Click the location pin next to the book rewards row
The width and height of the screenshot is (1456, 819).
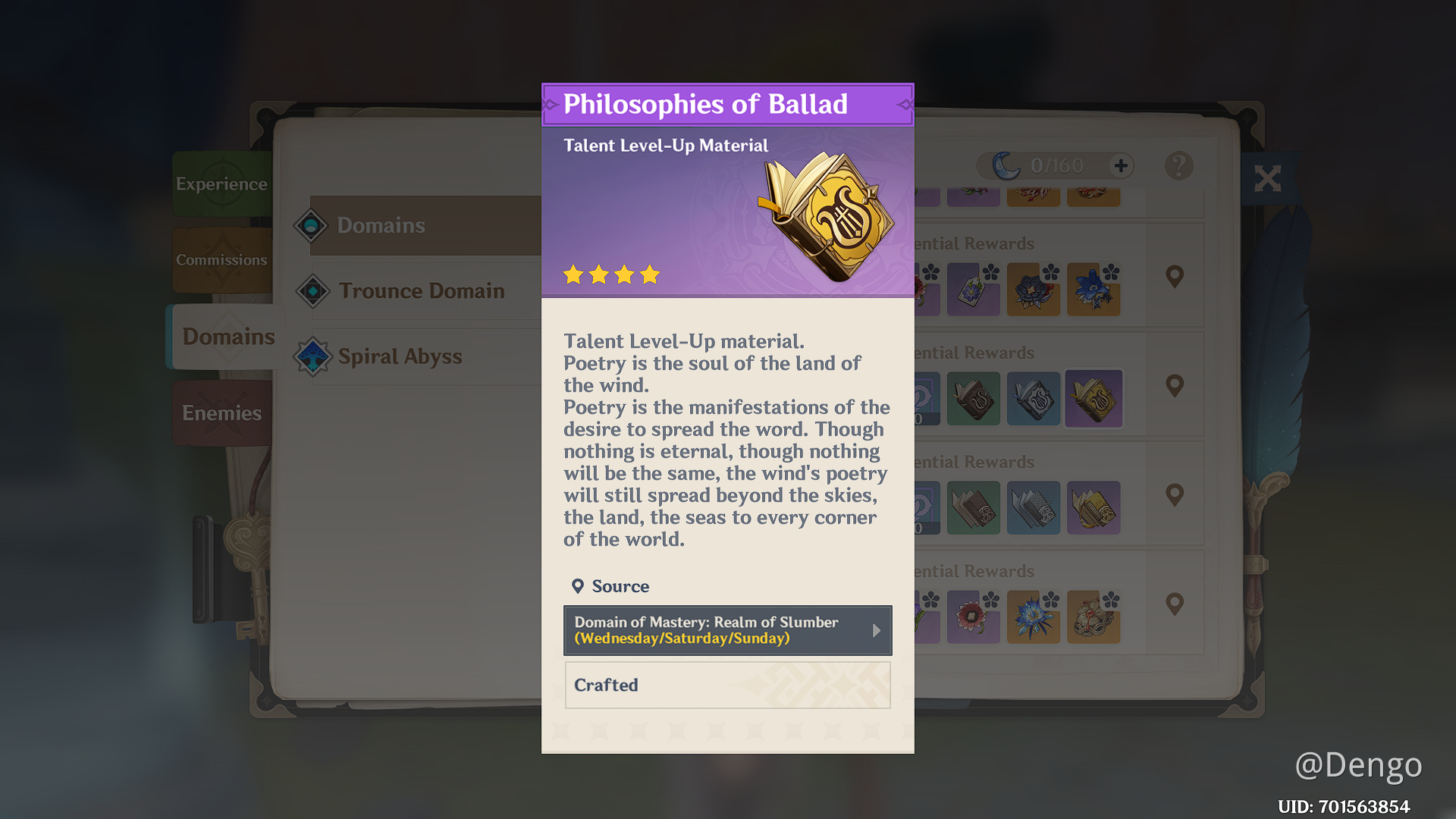pos(1175,386)
